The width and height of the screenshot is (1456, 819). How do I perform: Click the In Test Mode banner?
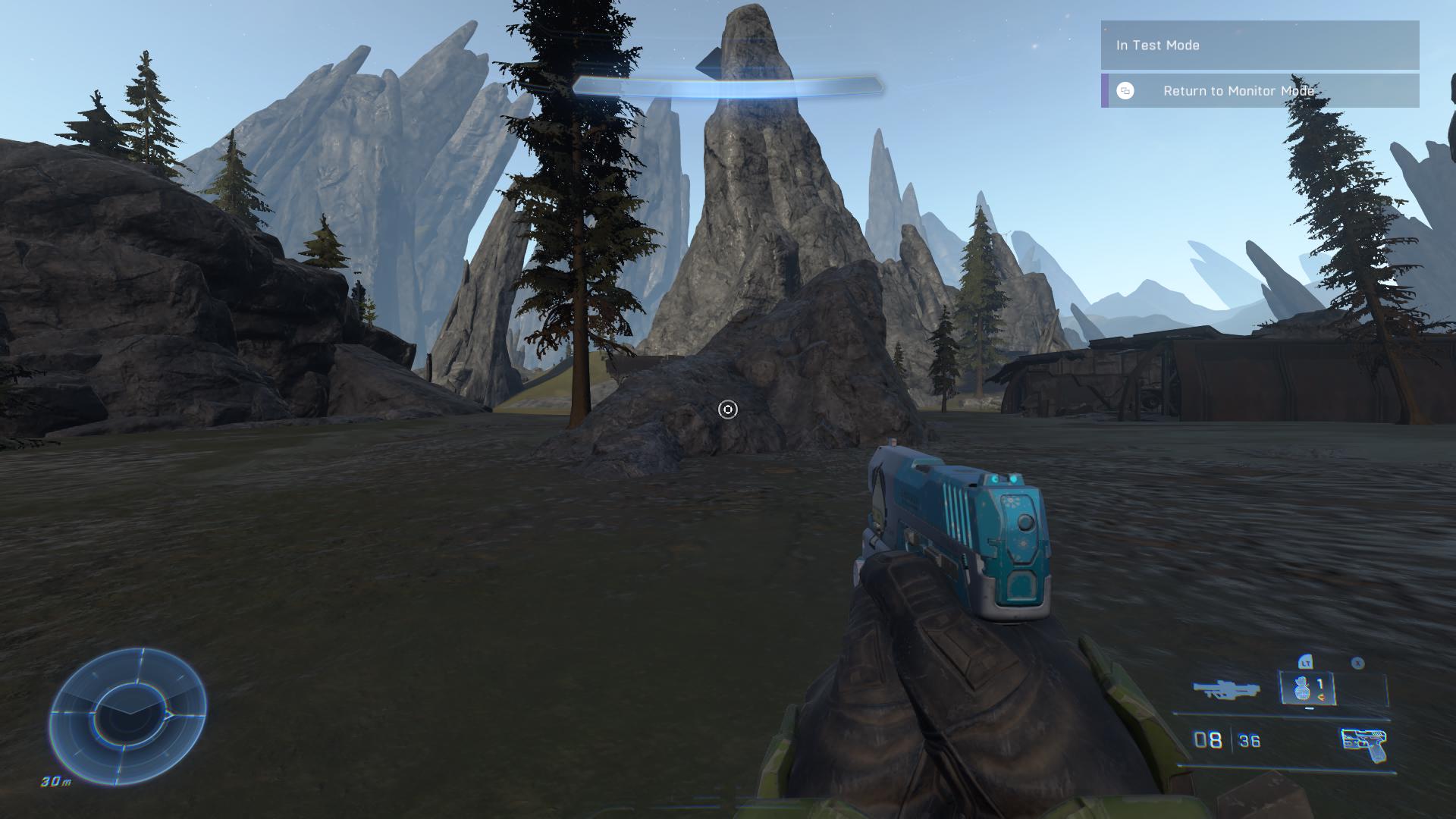coord(1260,45)
